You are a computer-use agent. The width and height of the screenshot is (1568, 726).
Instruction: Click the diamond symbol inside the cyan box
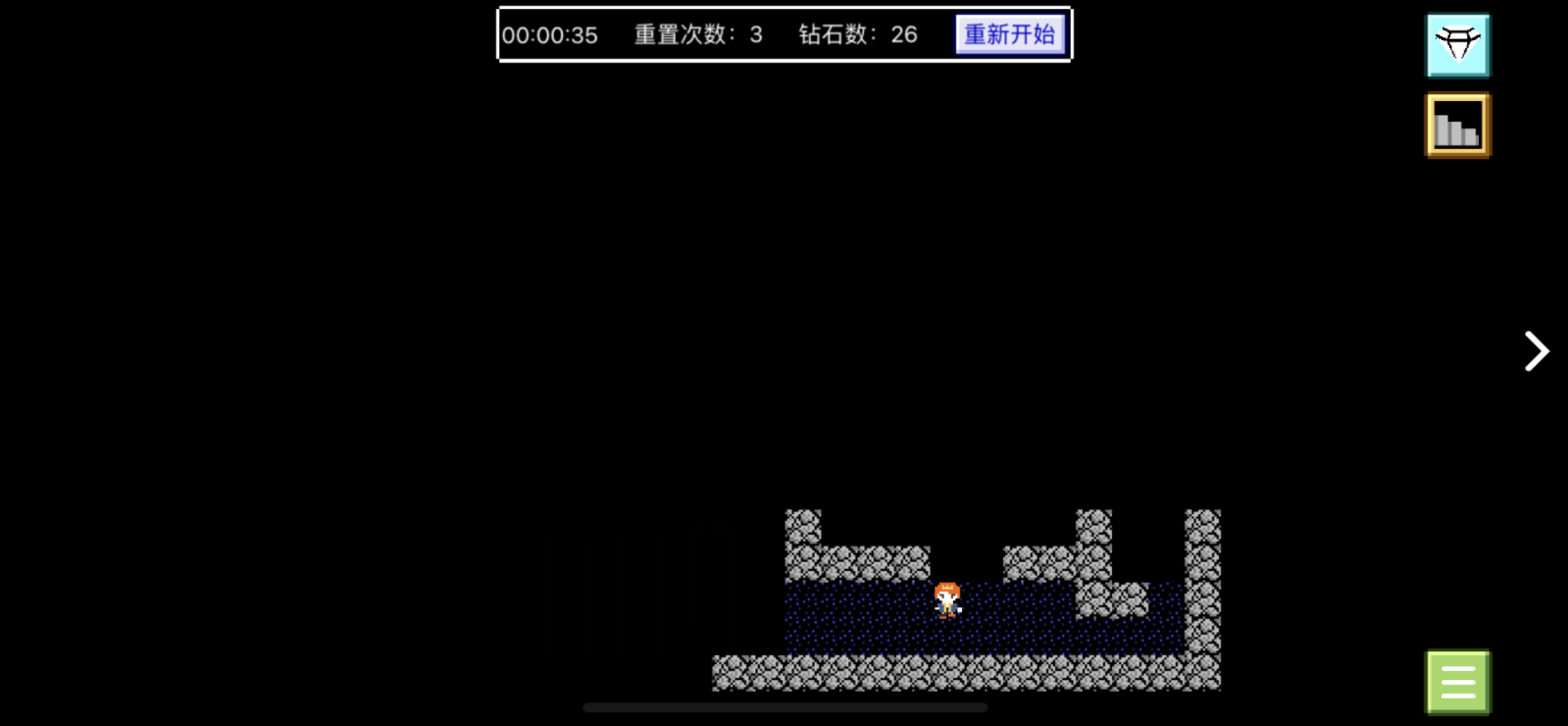1457,44
